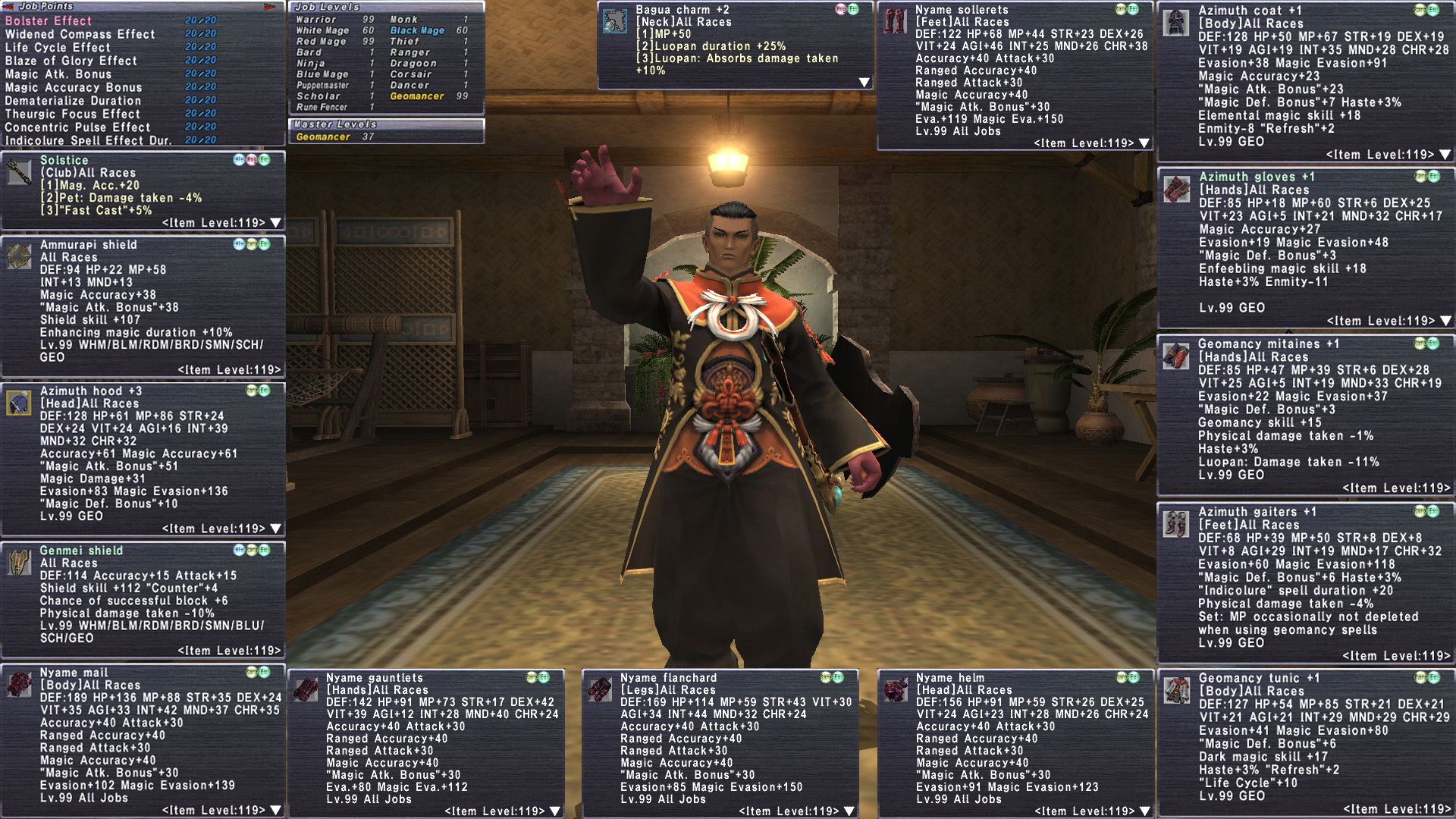Select the Geomancy mitaines +1 icon
The height and width of the screenshot is (819, 1456).
click(1176, 356)
